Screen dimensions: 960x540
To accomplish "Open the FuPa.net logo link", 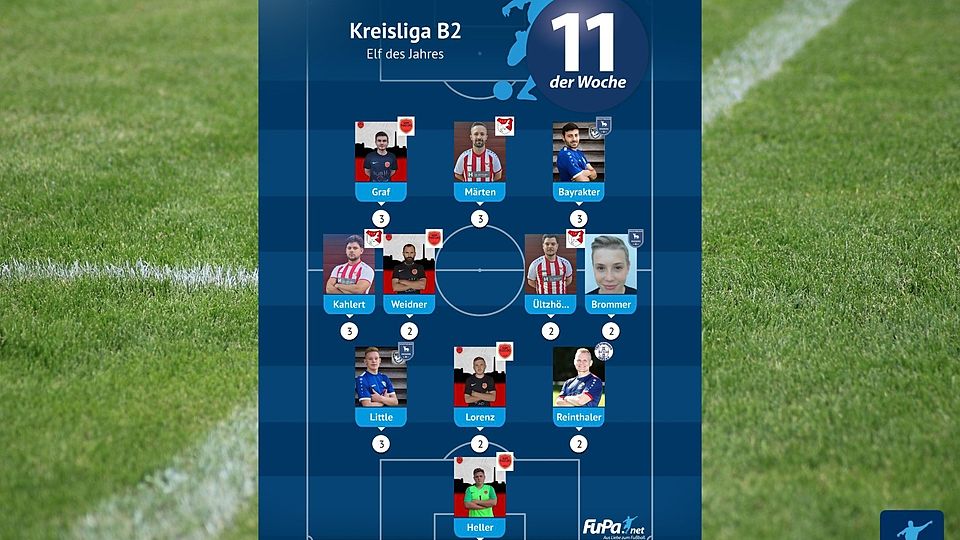I will click(x=611, y=526).
